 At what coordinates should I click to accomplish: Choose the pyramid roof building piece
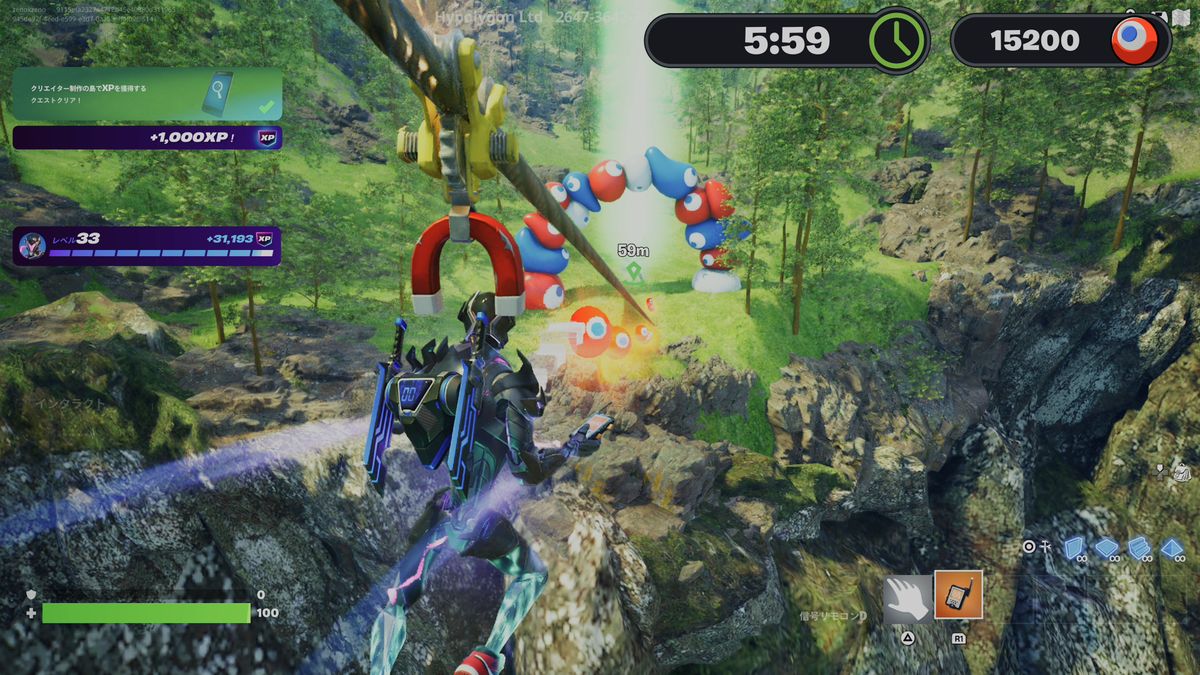[x=1172, y=548]
